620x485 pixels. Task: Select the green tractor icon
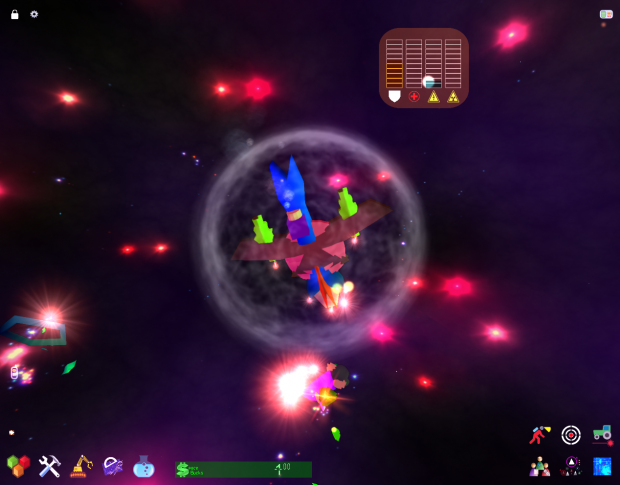[602, 433]
